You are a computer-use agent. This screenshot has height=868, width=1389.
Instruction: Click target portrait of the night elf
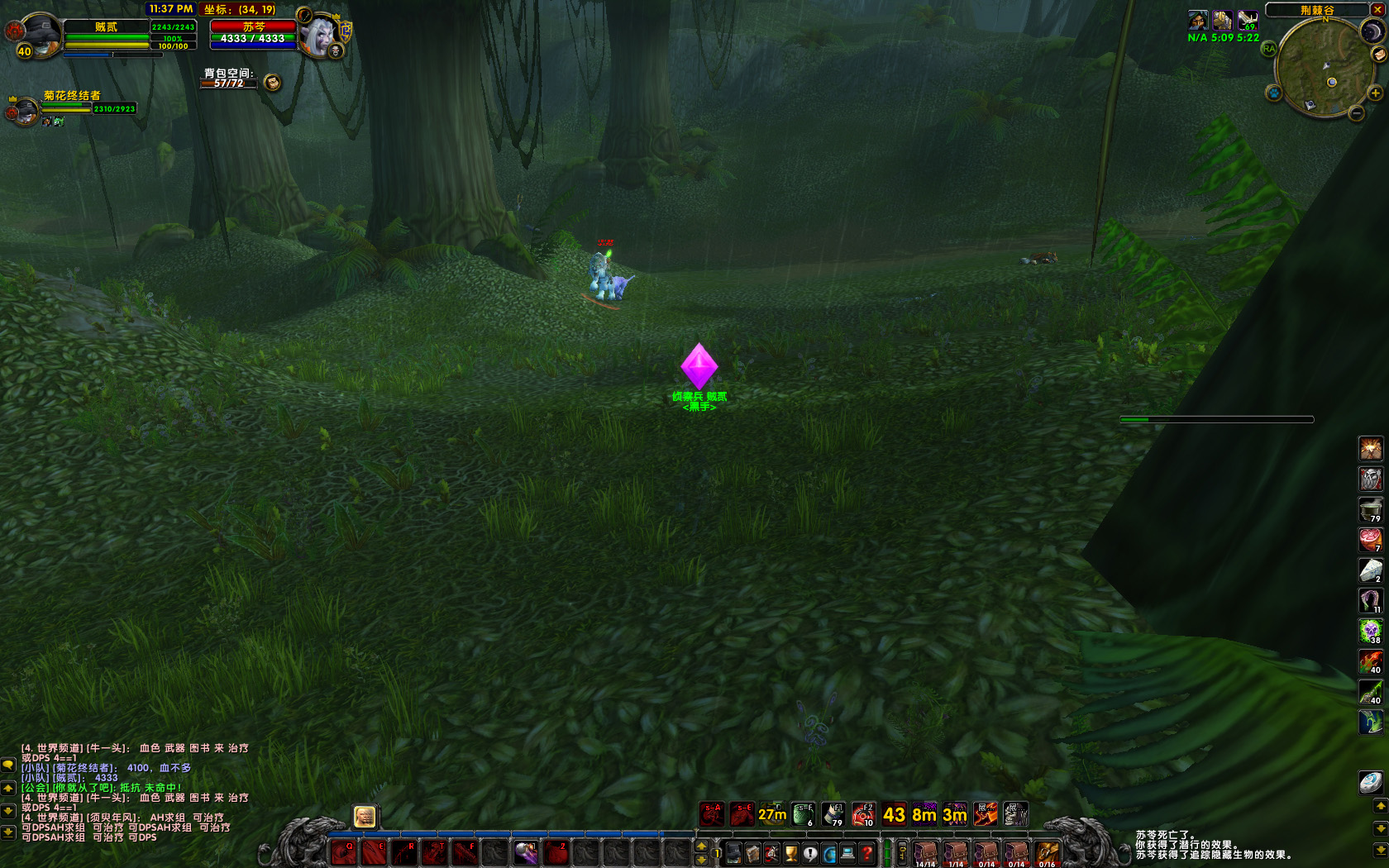(320, 35)
